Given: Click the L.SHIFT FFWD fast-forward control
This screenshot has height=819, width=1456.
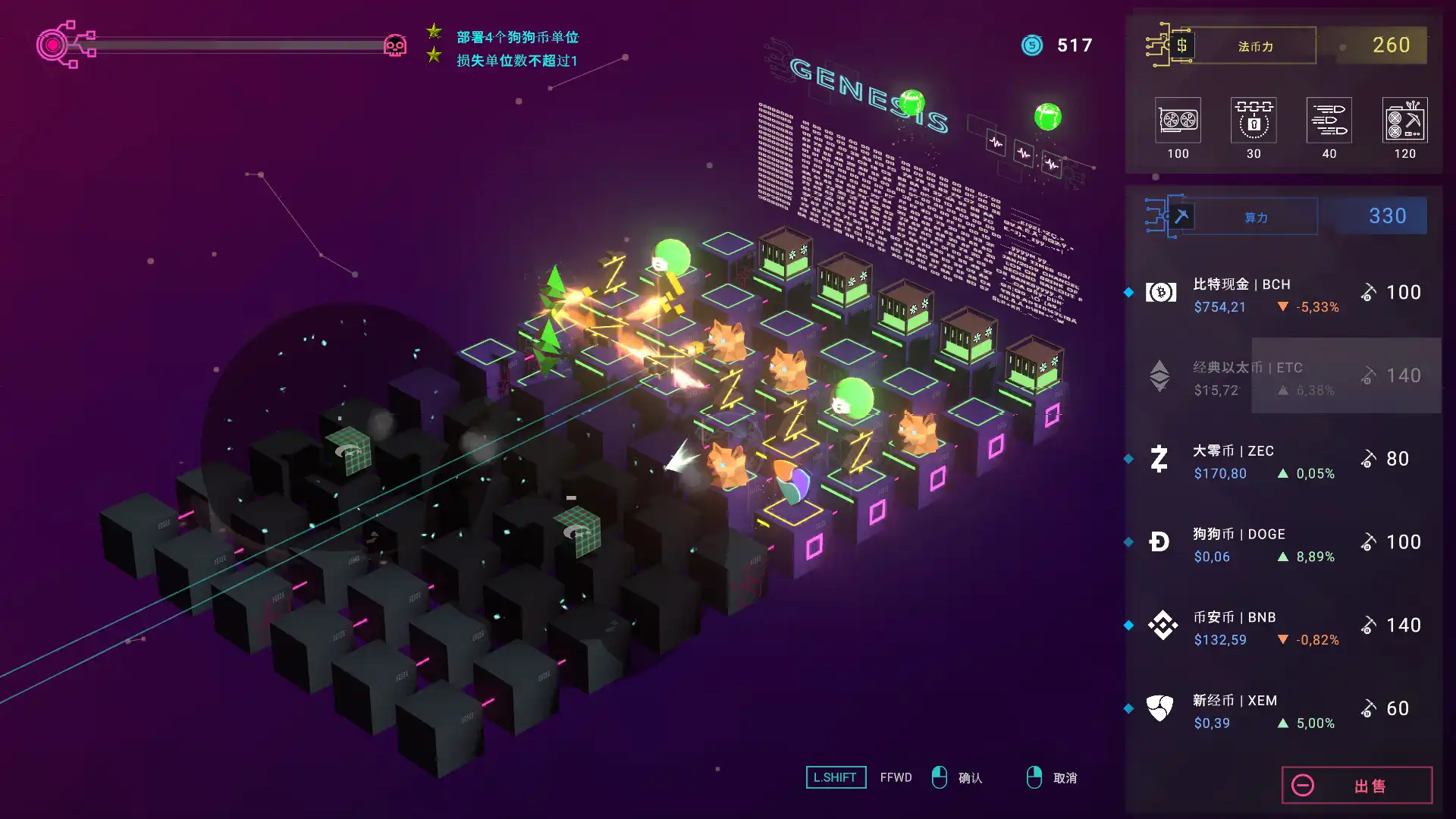Looking at the screenshot, I should [836, 777].
